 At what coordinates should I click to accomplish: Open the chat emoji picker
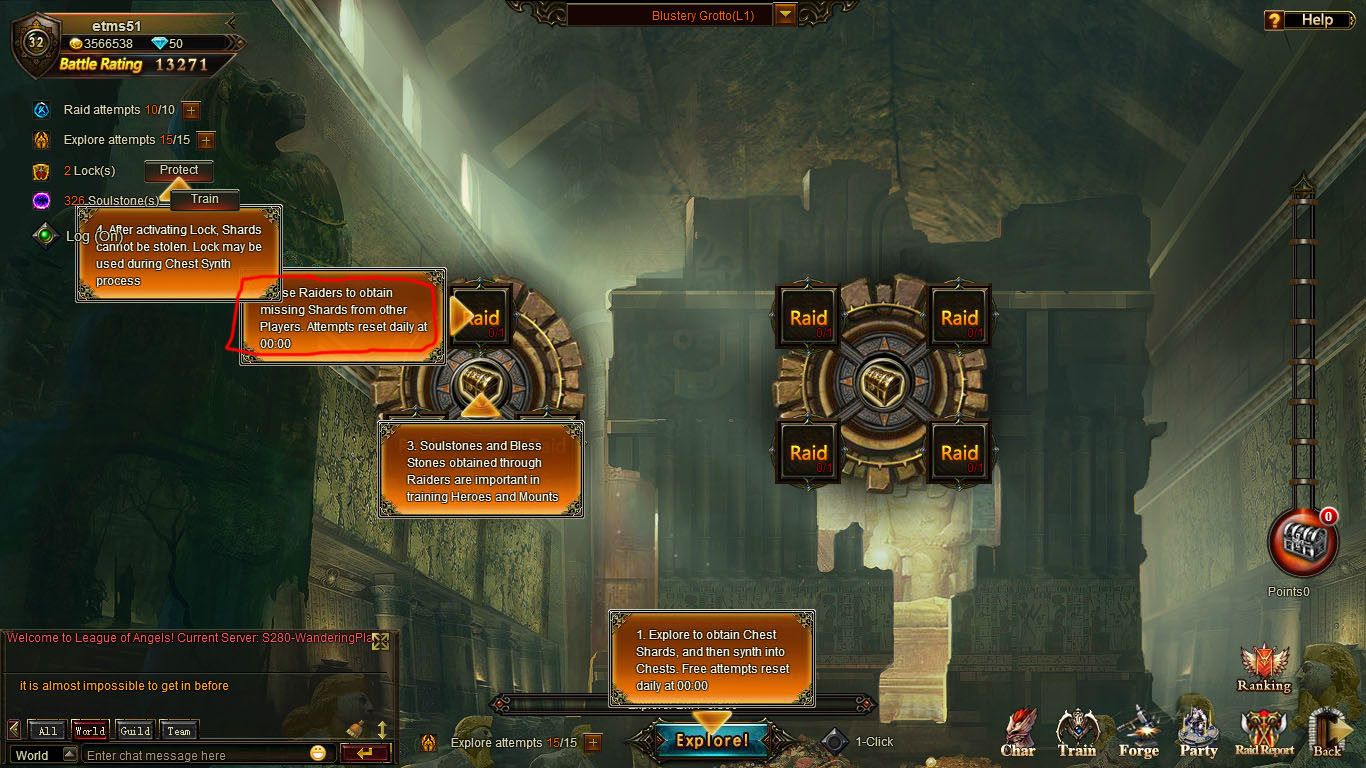tap(318, 753)
